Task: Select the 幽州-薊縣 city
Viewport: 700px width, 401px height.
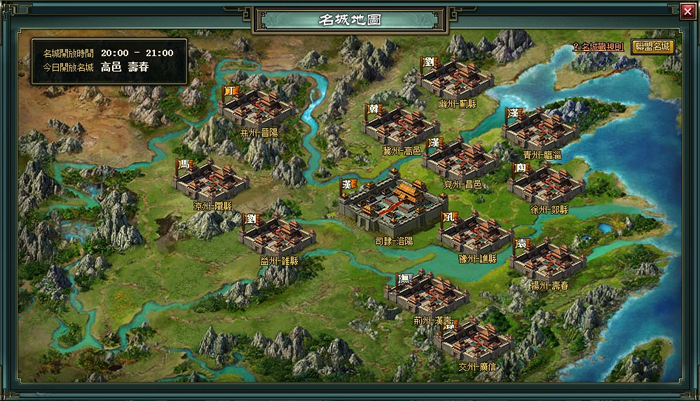Action: 458,78
